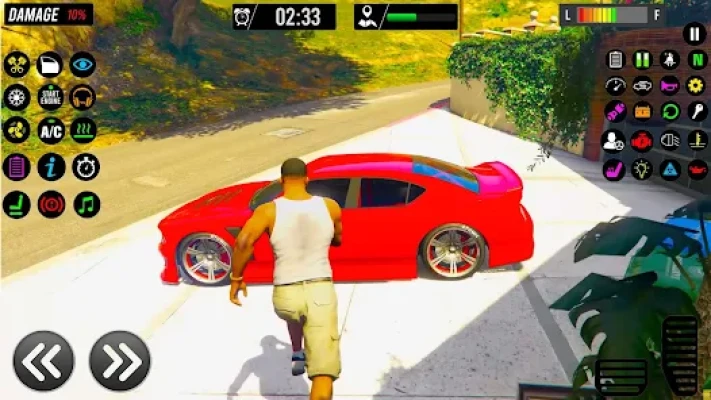The width and height of the screenshot is (711, 400).
Task: Step on the tall gas pedal
Action: 680,355
